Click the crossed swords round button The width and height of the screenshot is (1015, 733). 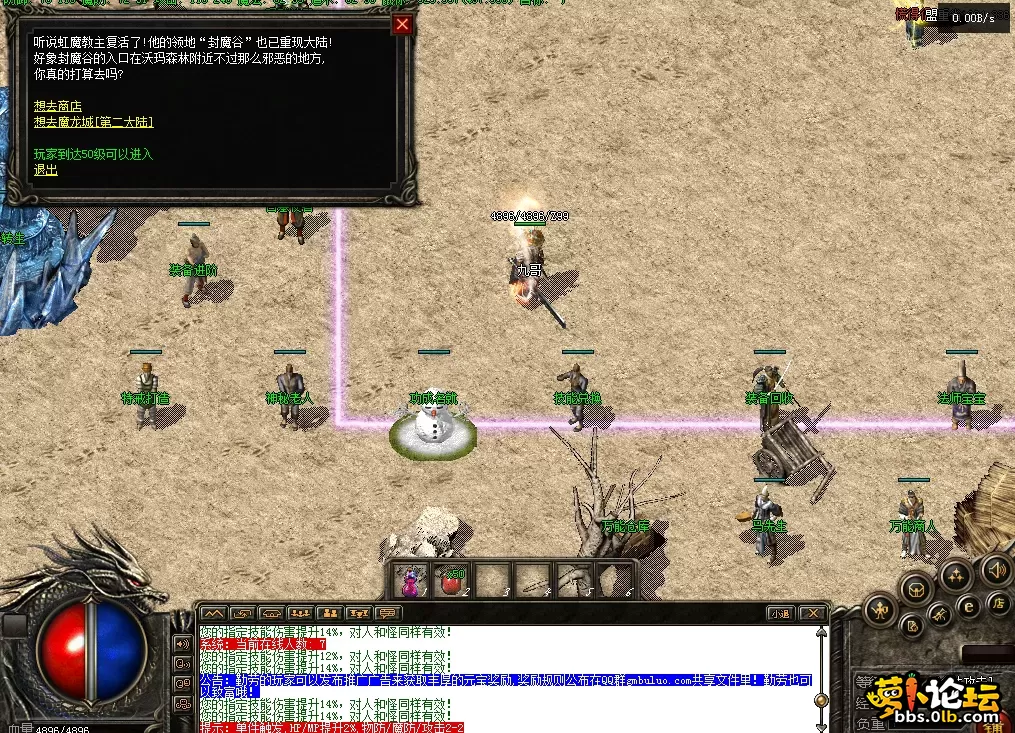tap(940, 614)
